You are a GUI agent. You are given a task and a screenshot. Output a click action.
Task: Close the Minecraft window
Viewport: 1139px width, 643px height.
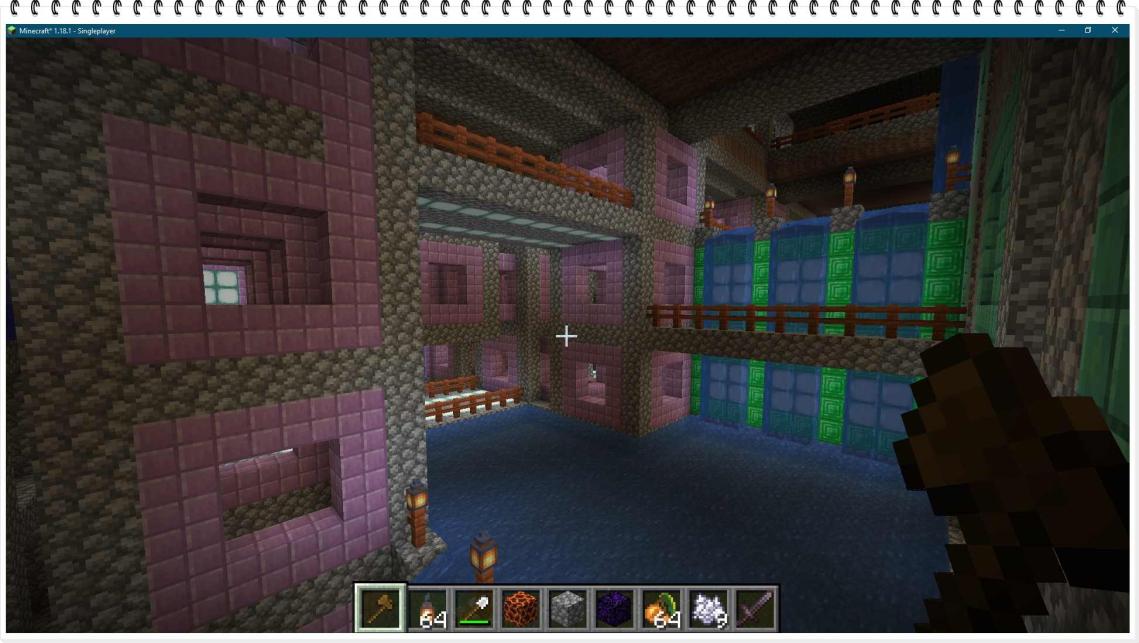tap(1115, 31)
